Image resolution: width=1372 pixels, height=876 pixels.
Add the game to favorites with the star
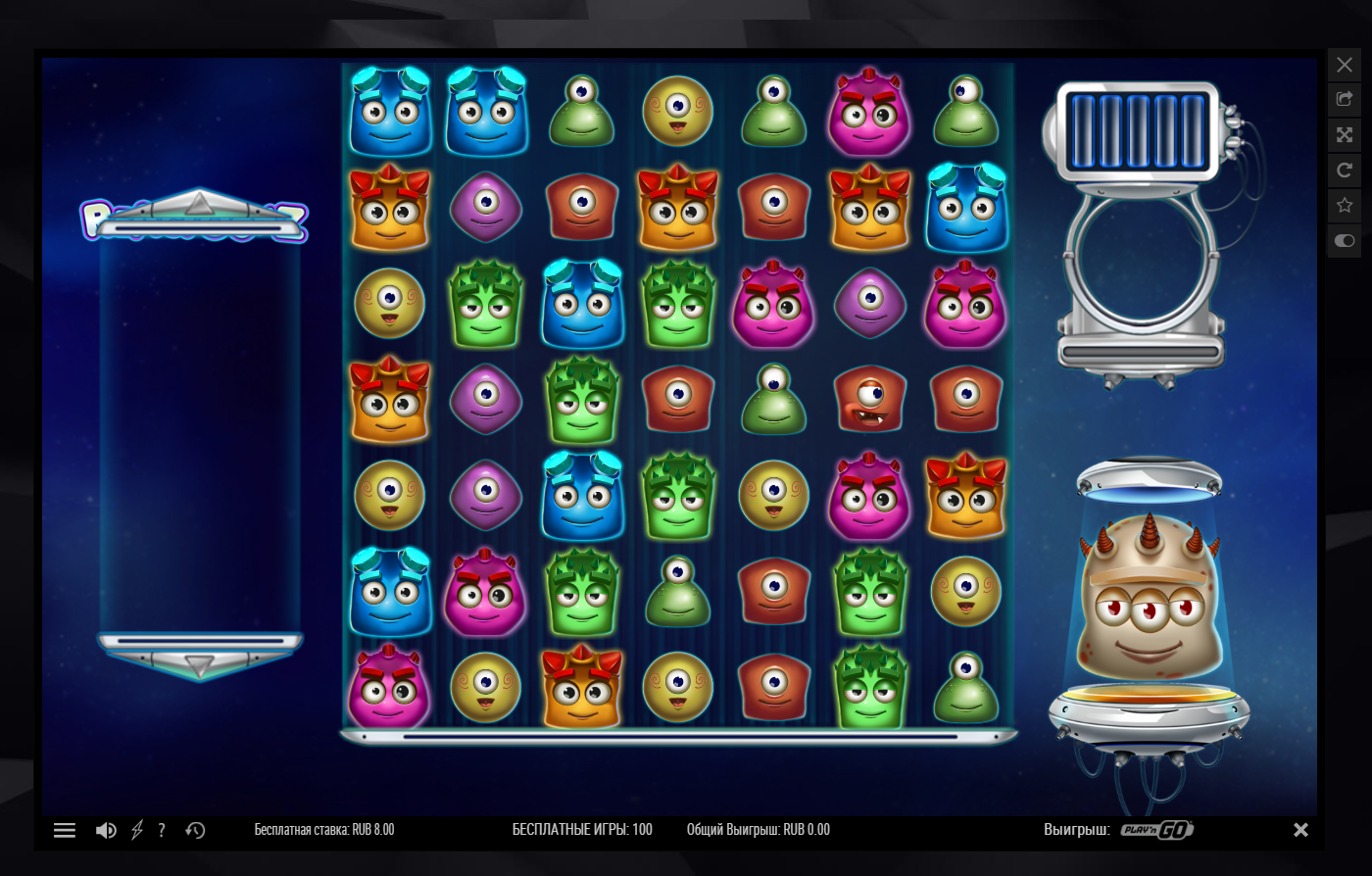[1345, 206]
